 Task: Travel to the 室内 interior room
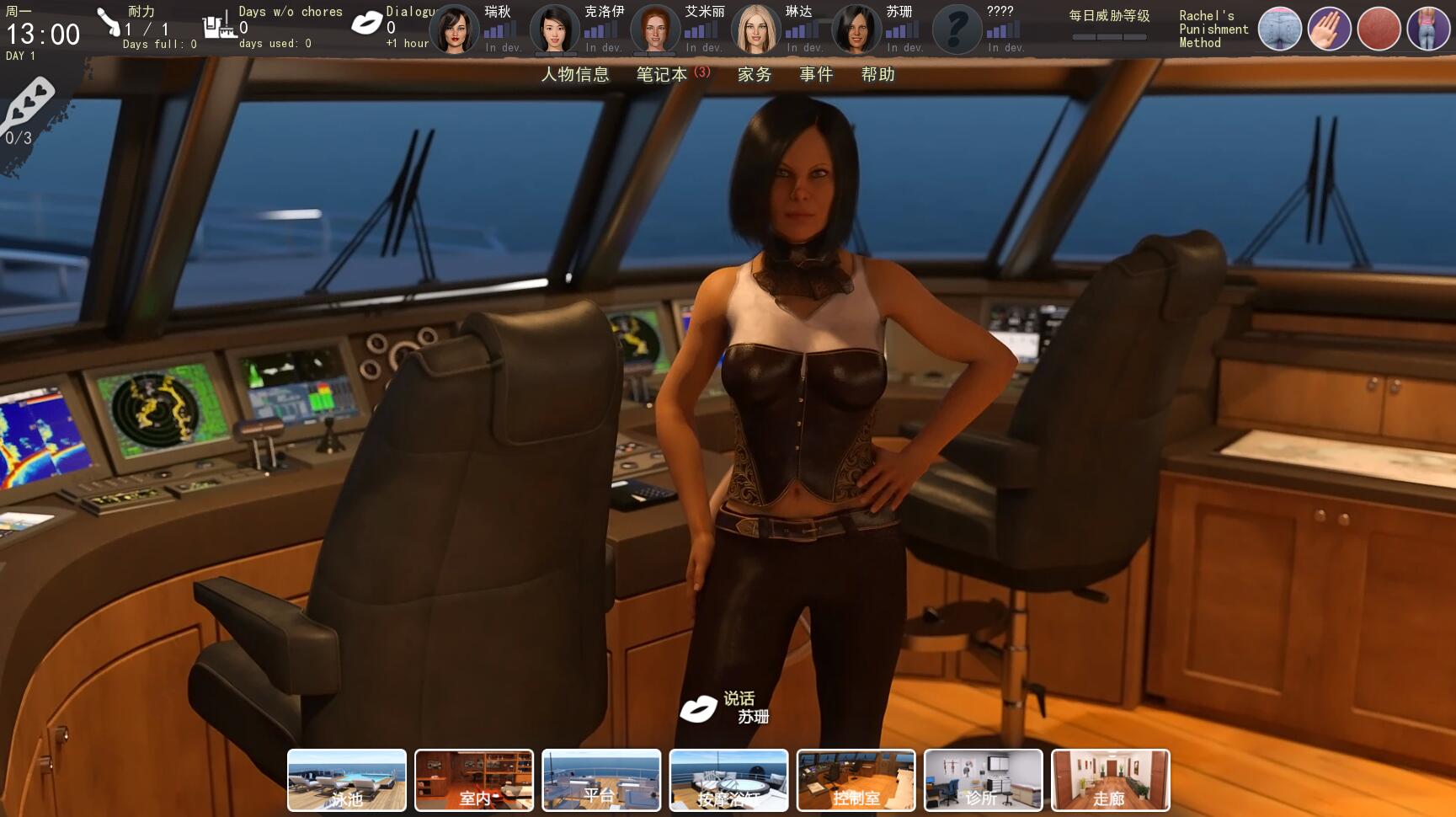474,781
